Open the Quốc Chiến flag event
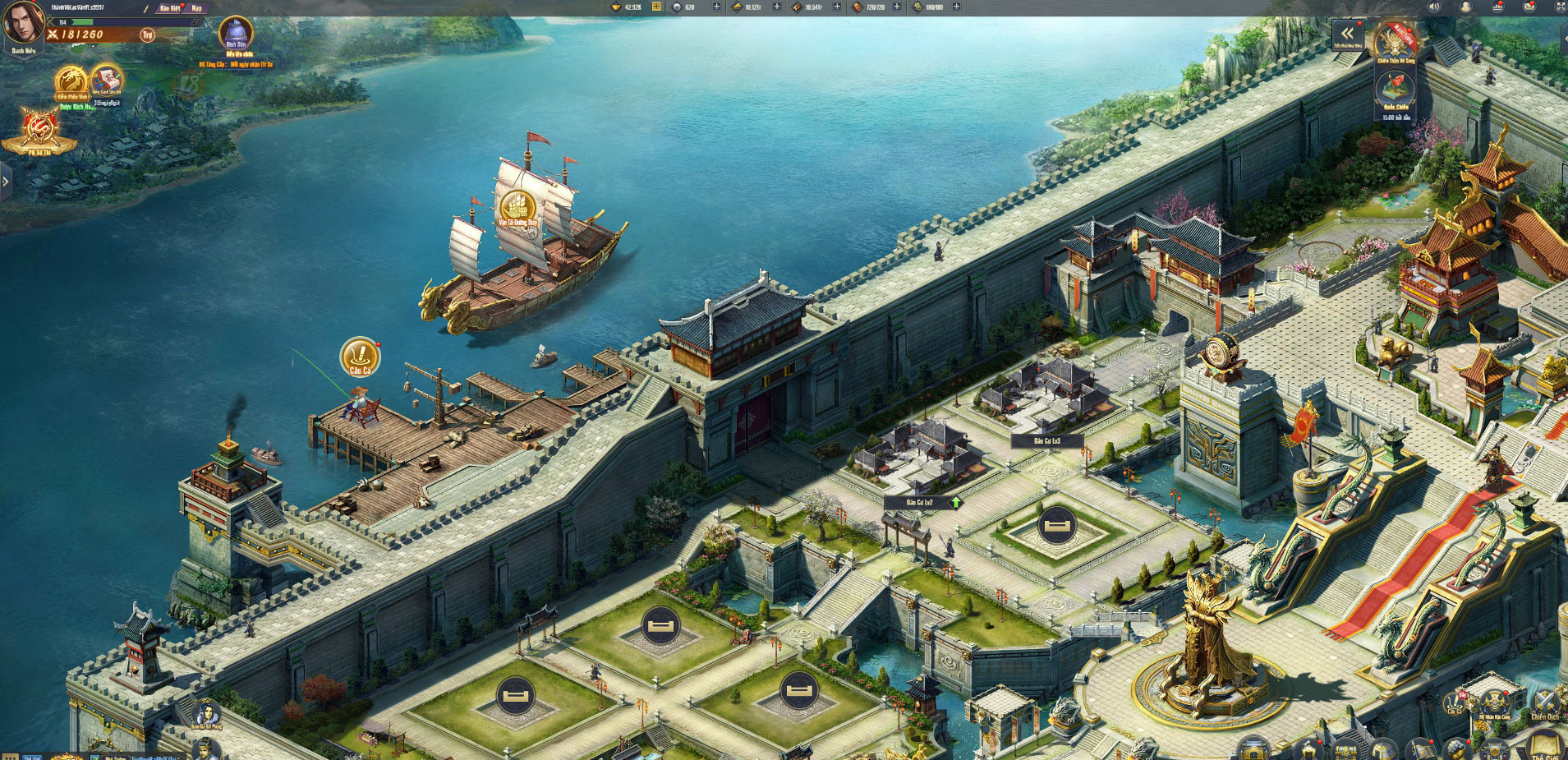1568x760 pixels. click(1395, 89)
